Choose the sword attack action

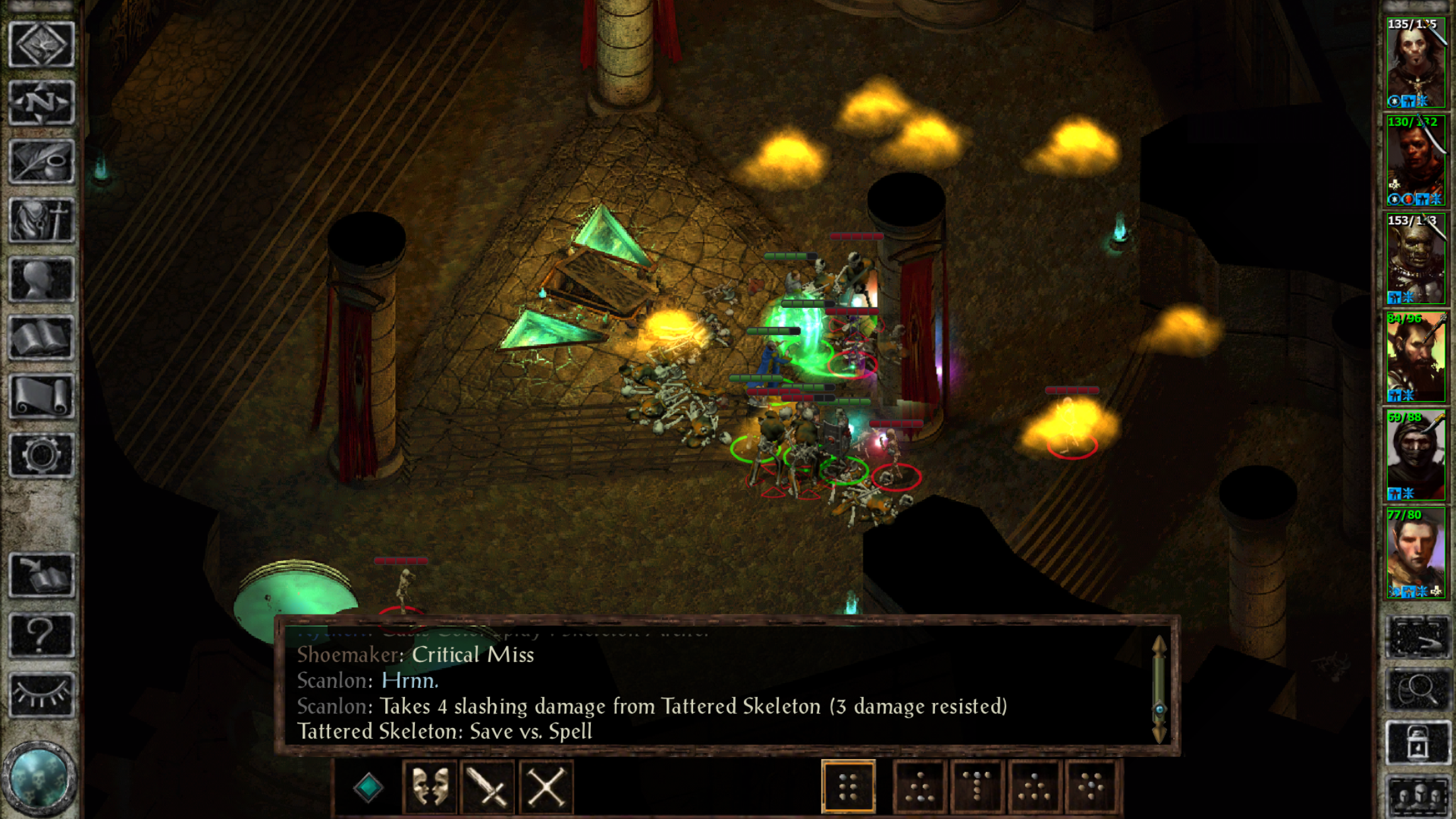click(x=488, y=787)
